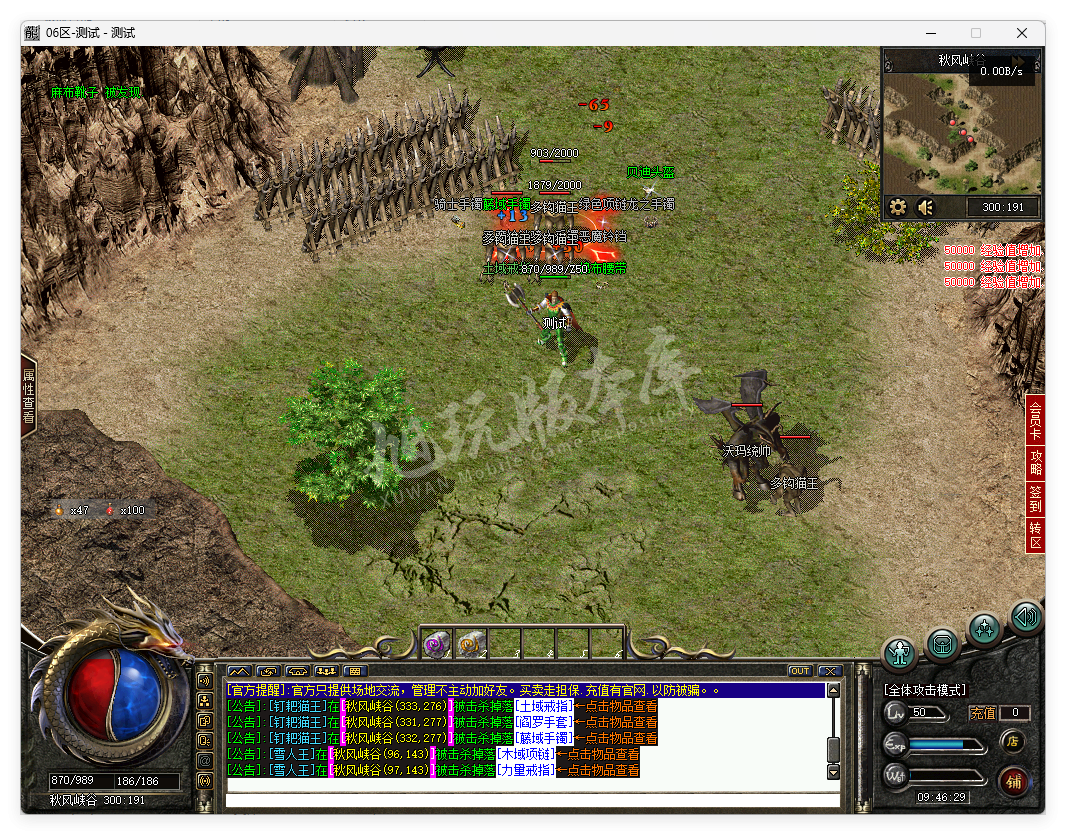Close the chat panel with the X button
This screenshot has width=1066, height=835.
830,671
